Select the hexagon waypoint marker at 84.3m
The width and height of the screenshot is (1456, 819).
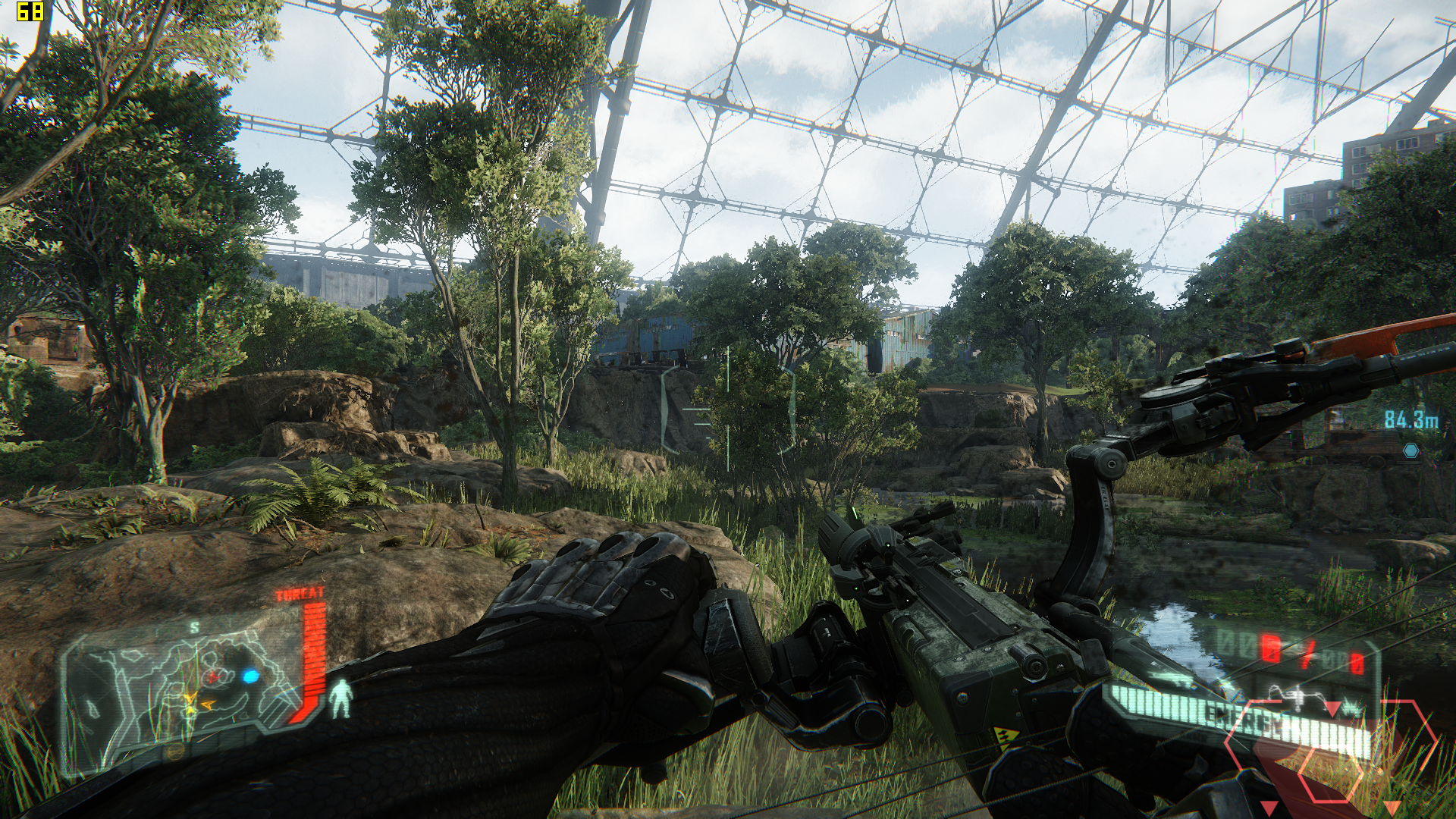click(x=1410, y=450)
